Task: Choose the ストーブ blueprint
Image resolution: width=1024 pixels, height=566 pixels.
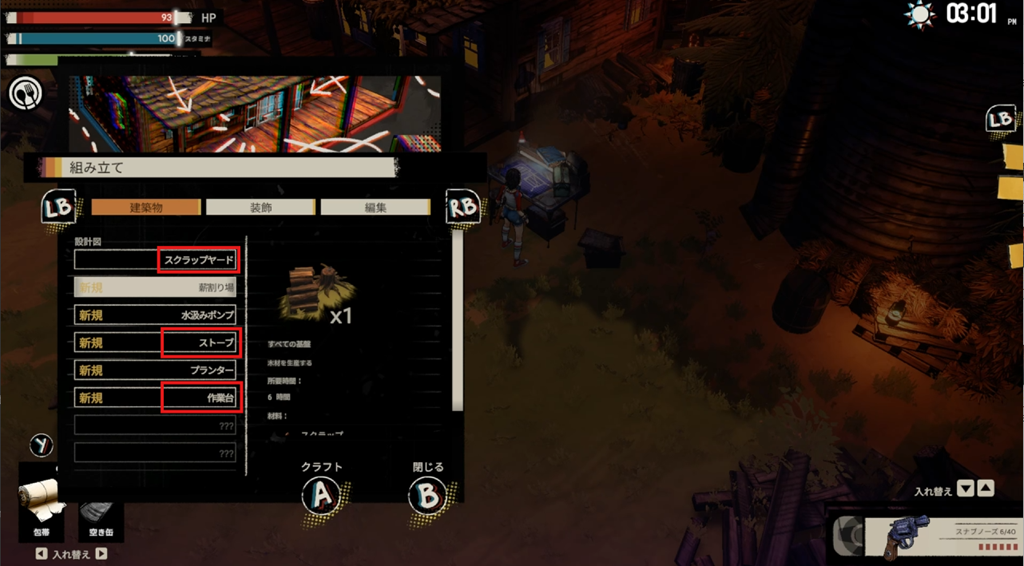Action: [x=156, y=343]
